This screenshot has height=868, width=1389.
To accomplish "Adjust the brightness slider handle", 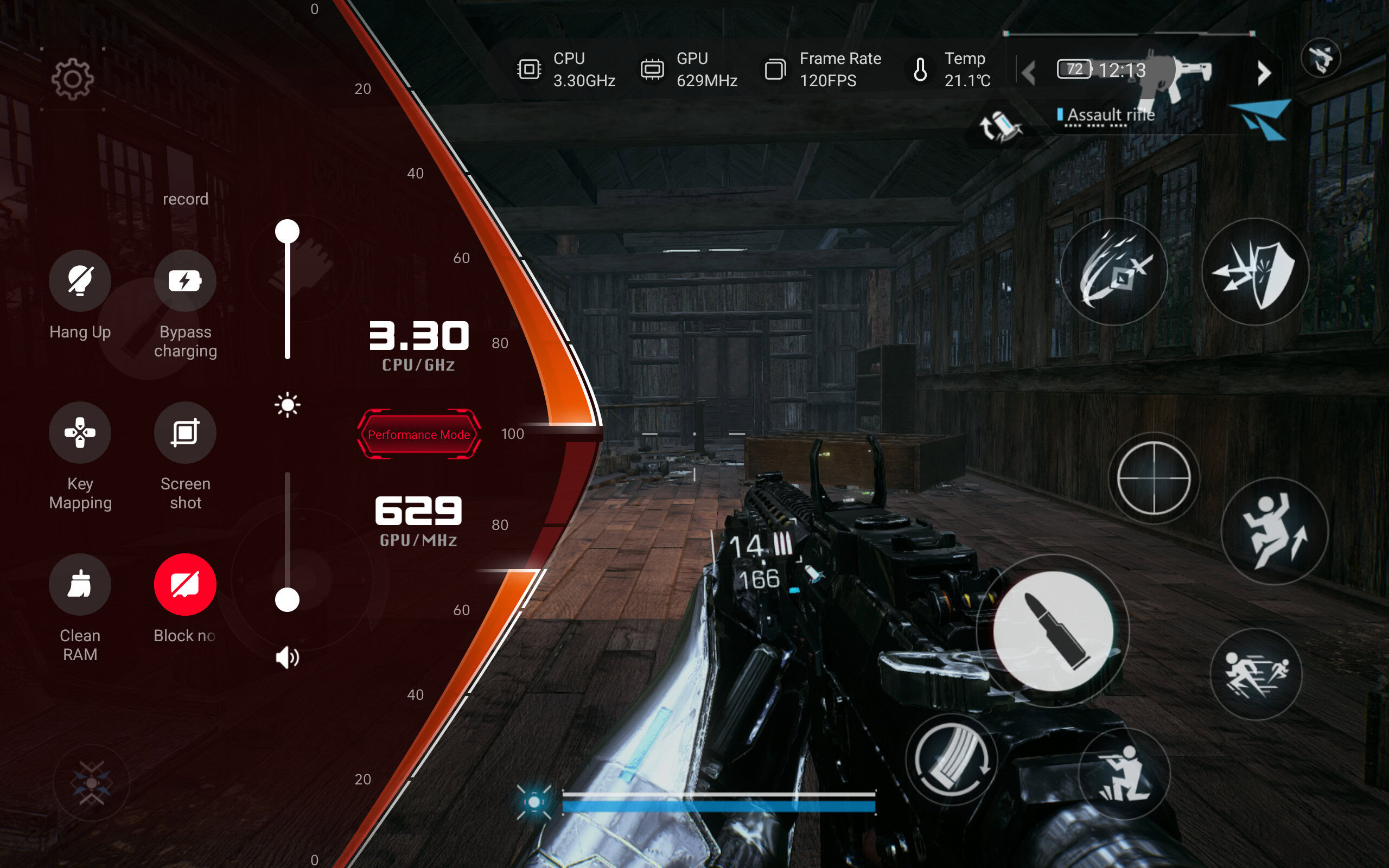I will (288, 231).
